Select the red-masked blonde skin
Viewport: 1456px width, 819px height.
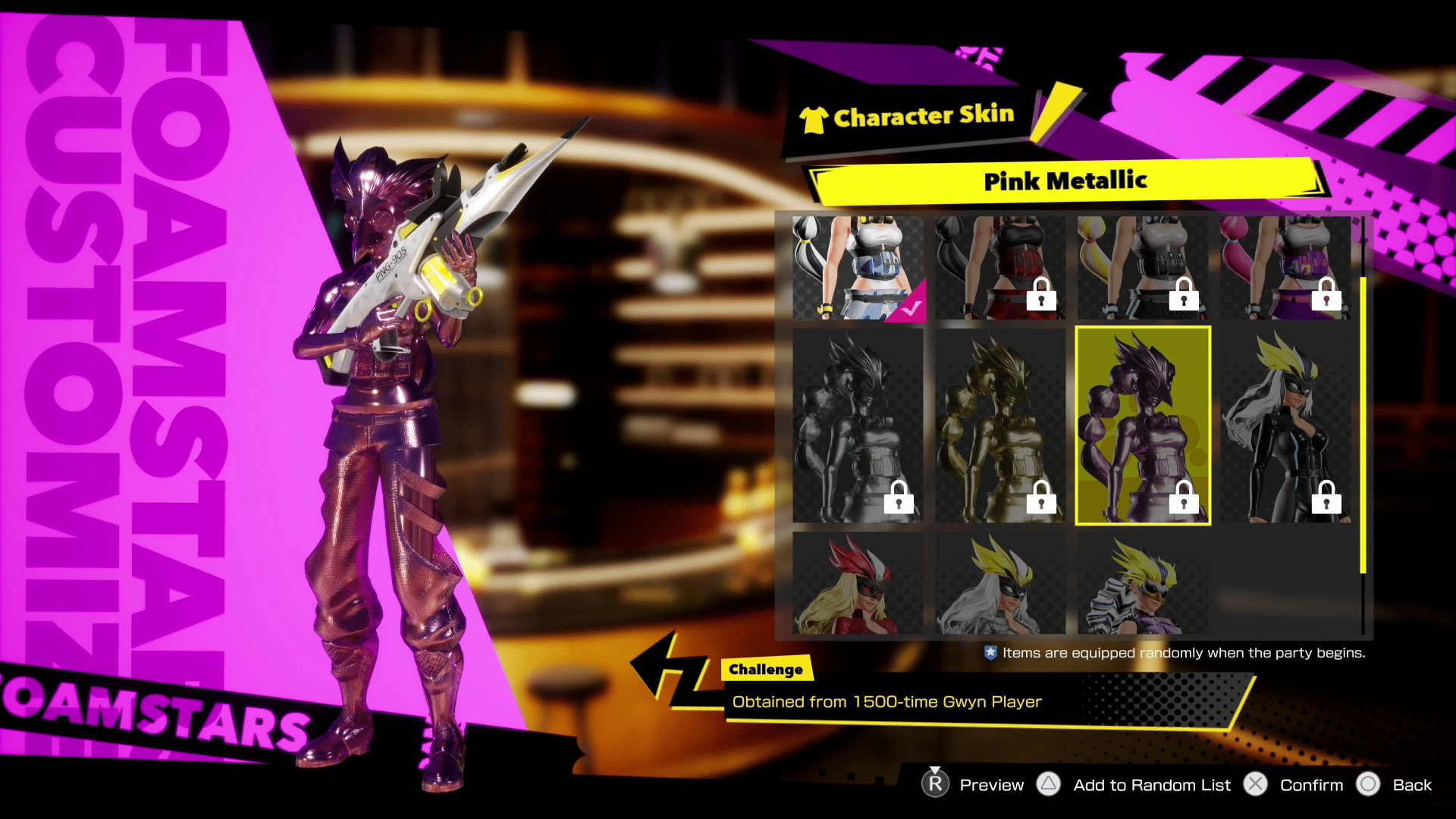(857, 584)
